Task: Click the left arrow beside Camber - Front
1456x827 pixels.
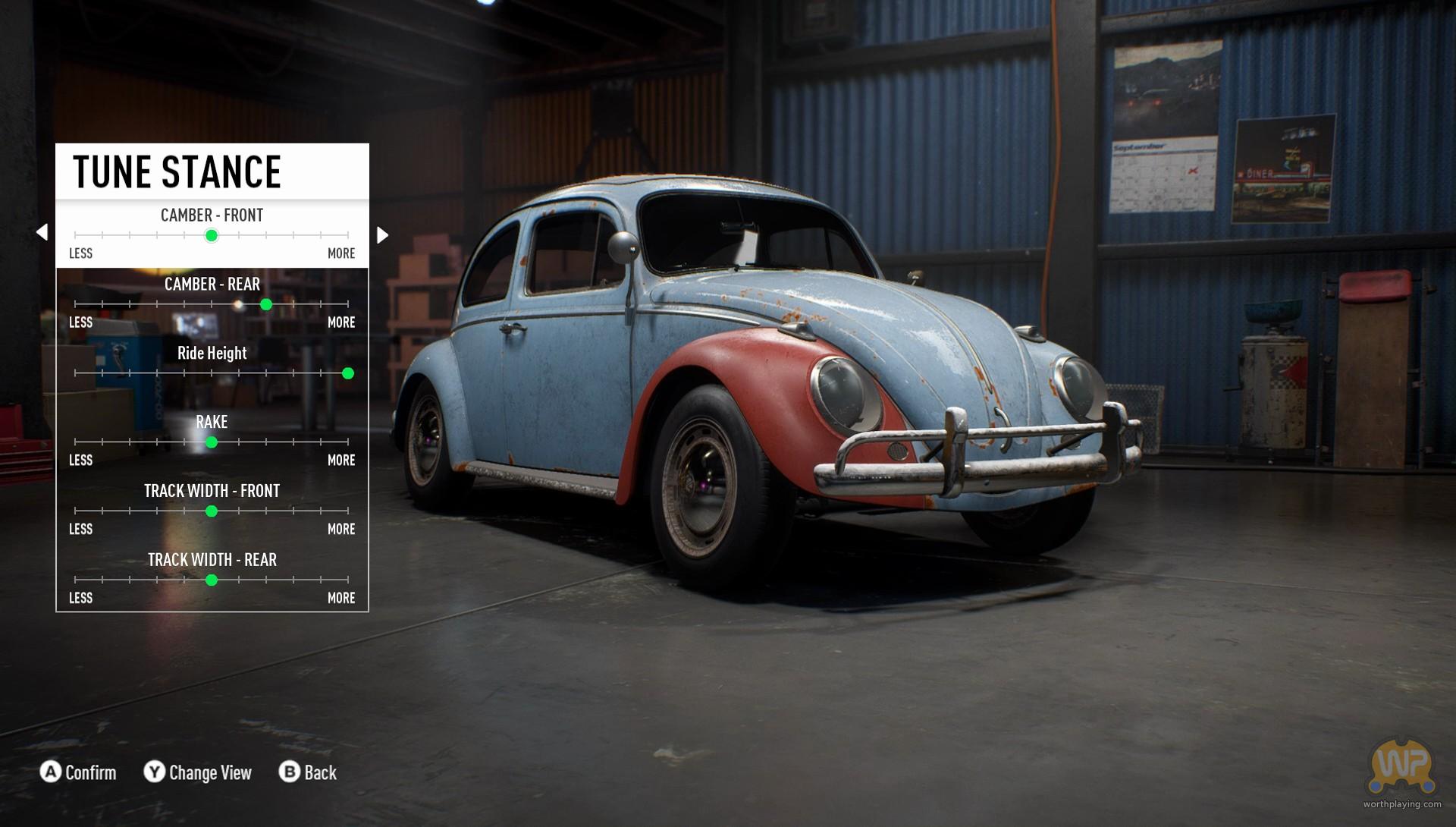Action: [42, 232]
